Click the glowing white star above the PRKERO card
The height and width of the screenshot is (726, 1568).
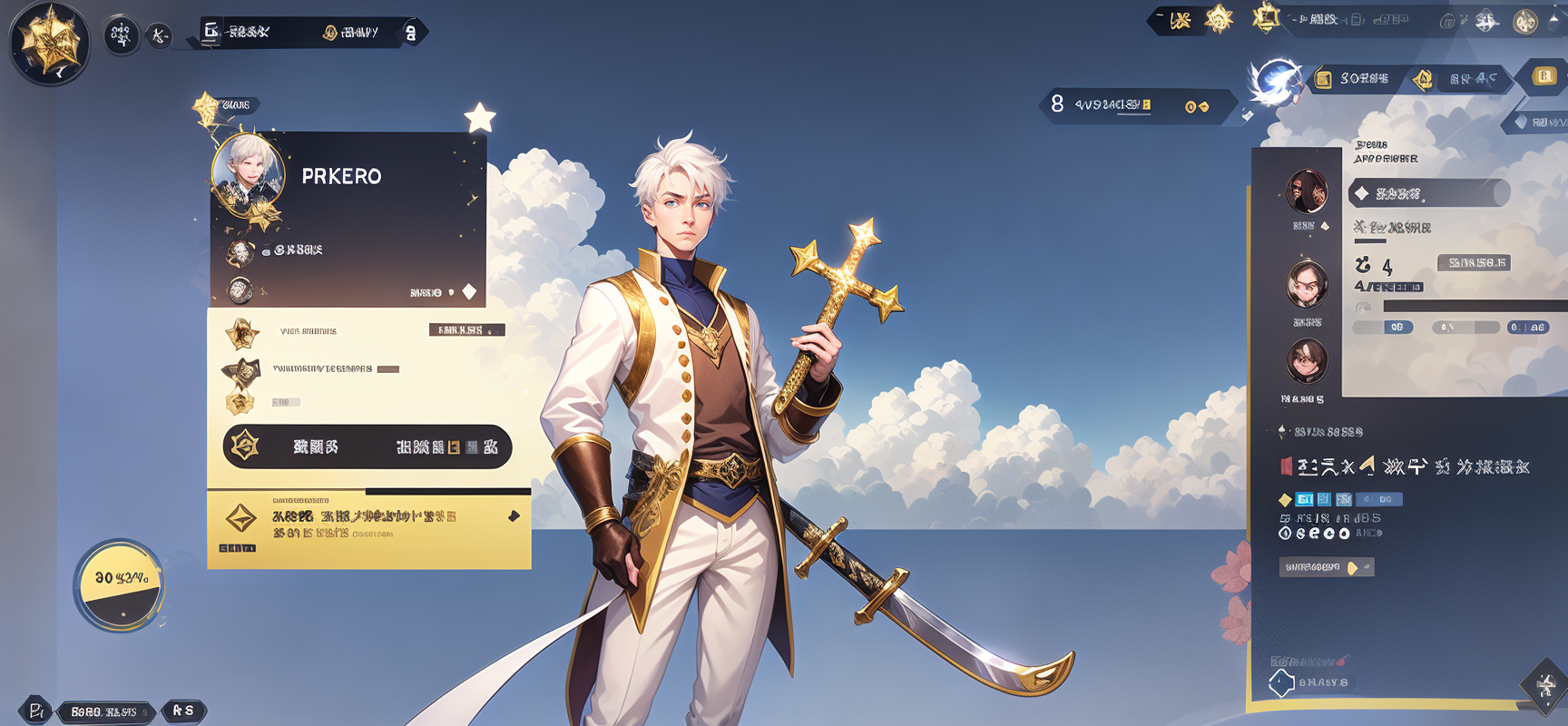tap(480, 118)
